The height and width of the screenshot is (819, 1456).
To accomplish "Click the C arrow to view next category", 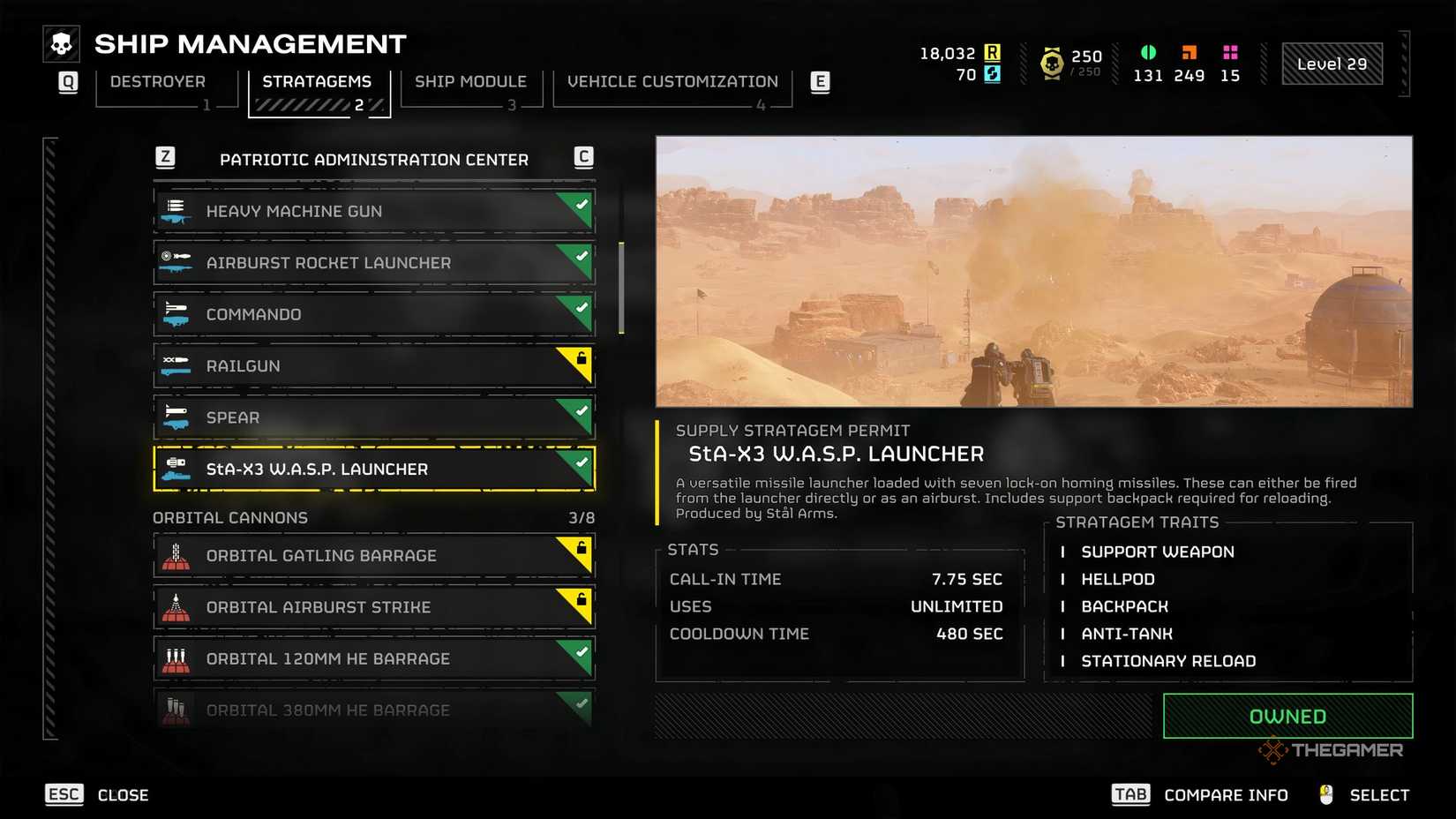I will coord(585,159).
